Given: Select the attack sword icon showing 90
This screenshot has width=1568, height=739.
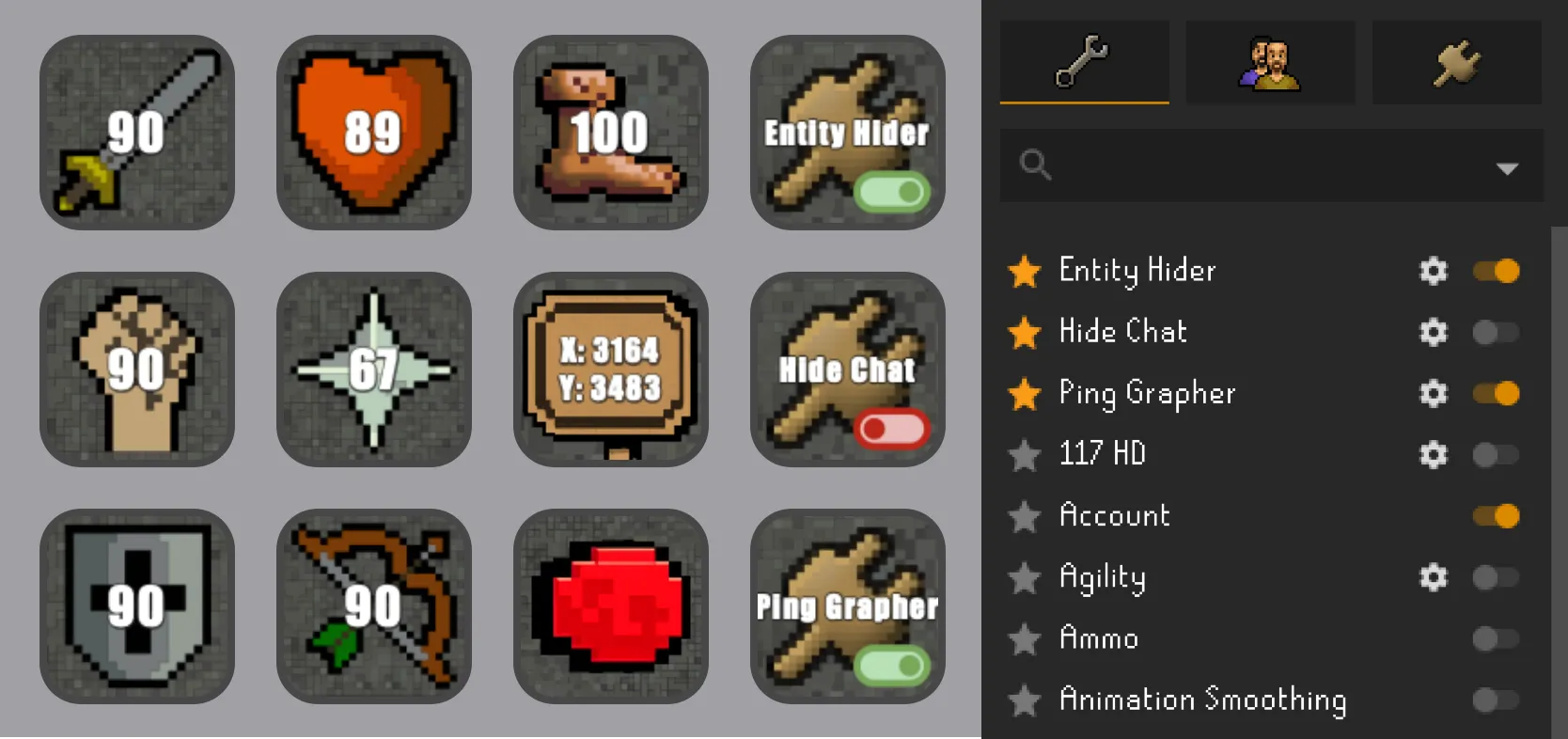Looking at the screenshot, I should click(x=136, y=133).
